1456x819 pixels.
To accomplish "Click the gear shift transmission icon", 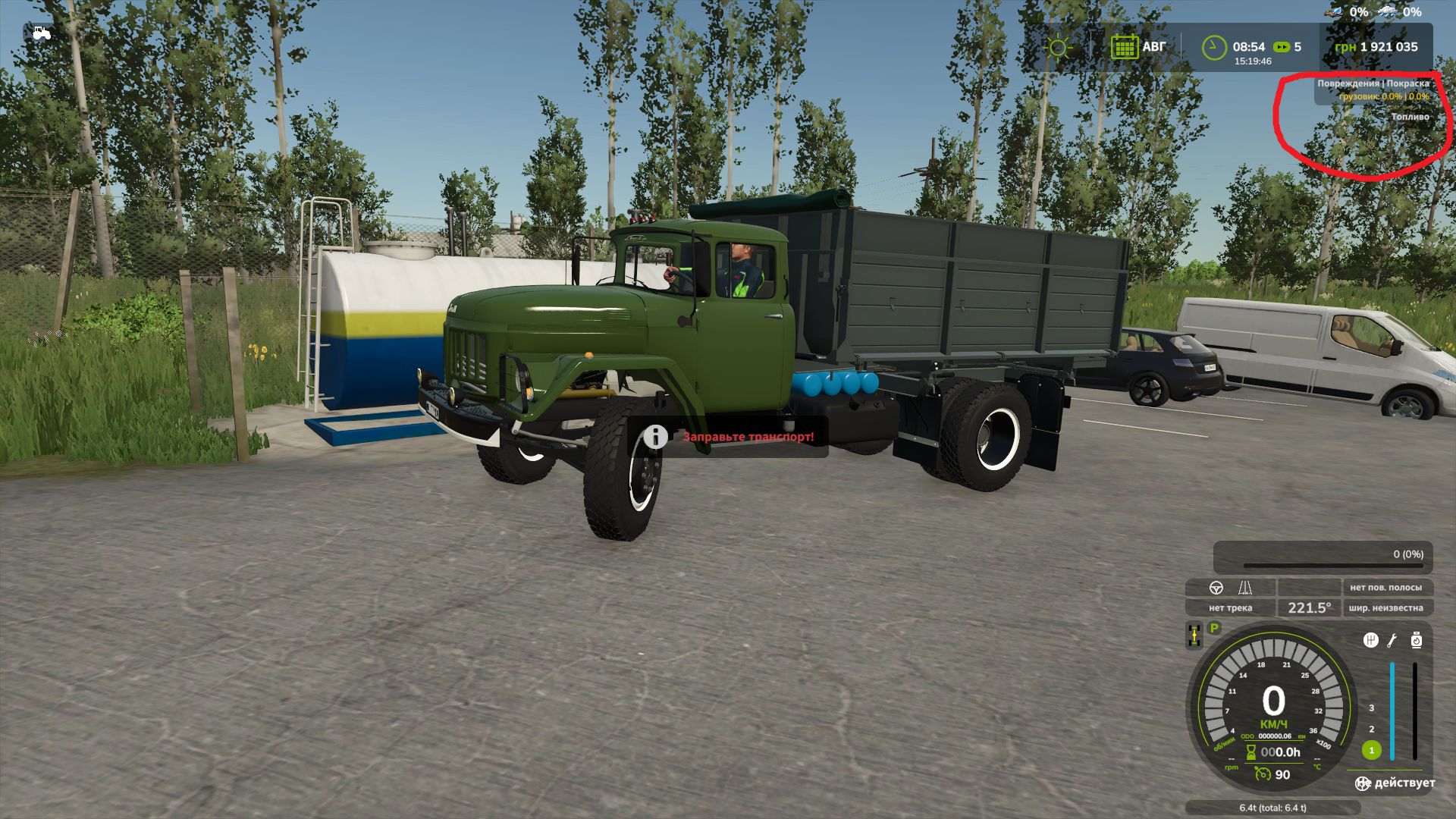I will [1371, 639].
